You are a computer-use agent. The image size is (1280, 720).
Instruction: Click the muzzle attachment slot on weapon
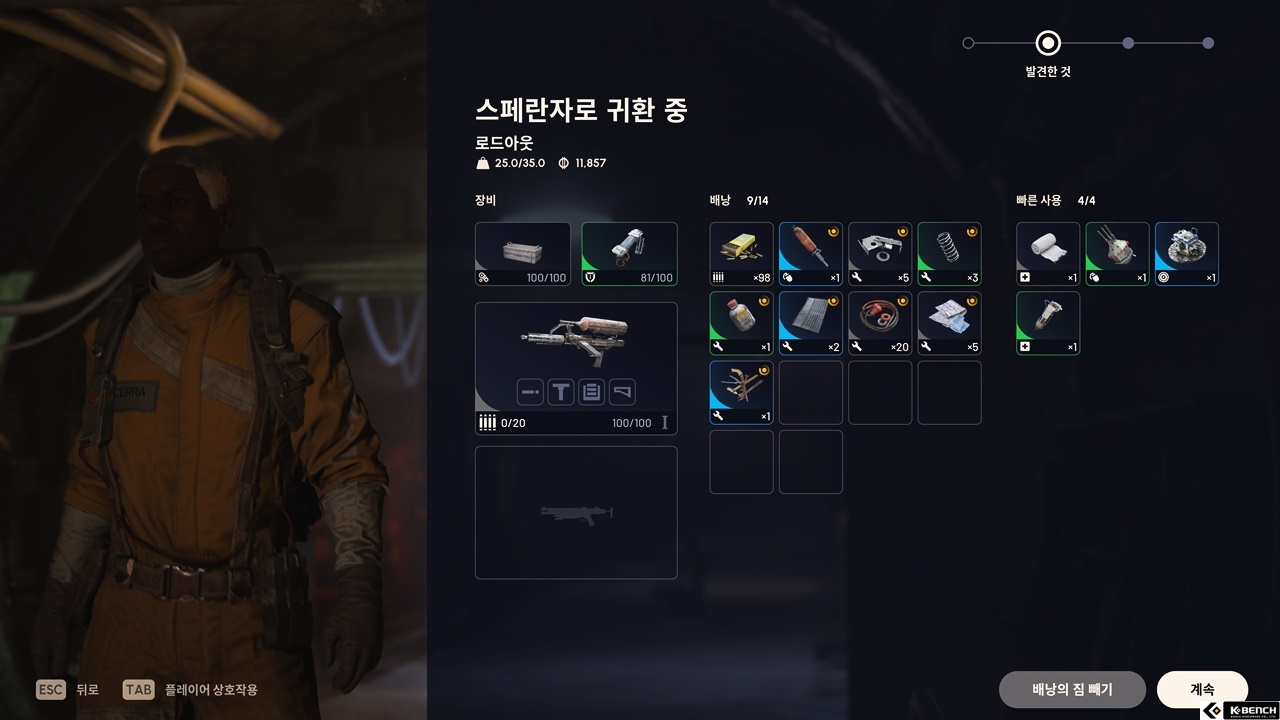pyautogui.click(x=531, y=392)
